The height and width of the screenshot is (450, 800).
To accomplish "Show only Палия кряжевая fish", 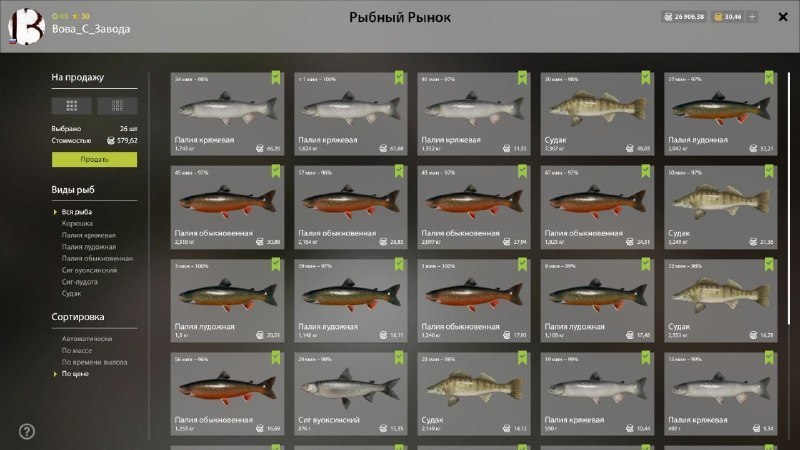I will click(88, 235).
